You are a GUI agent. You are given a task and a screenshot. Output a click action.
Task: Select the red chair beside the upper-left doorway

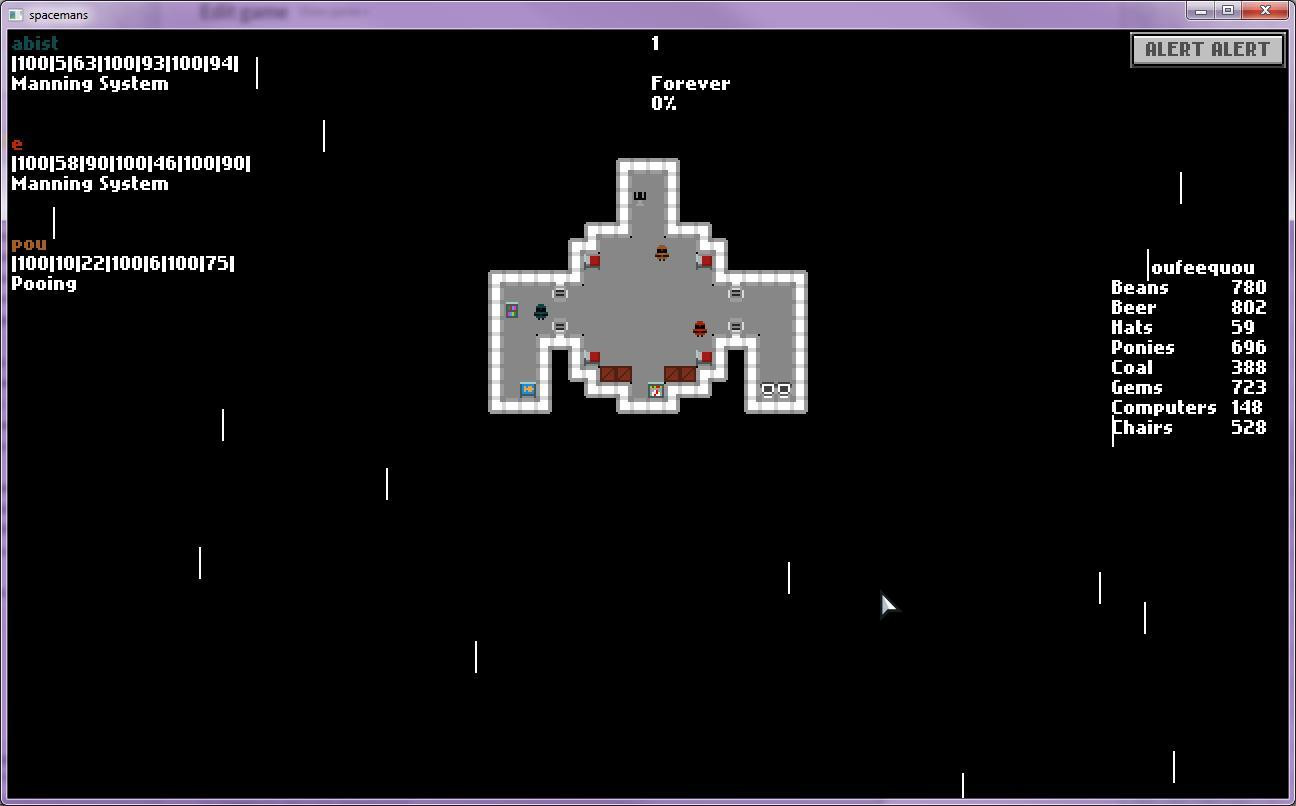click(594, 260)
